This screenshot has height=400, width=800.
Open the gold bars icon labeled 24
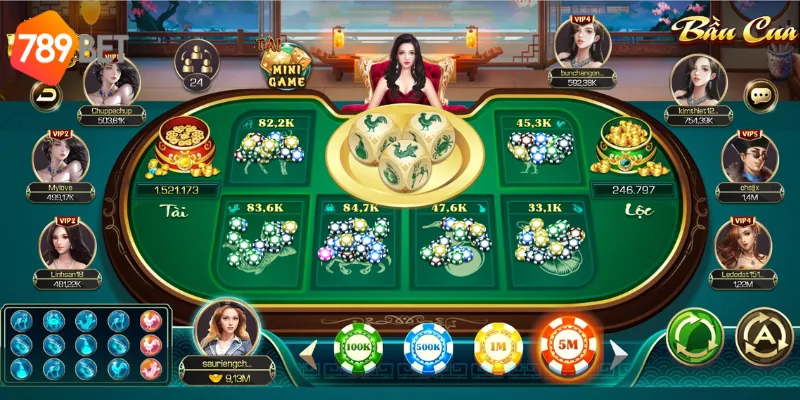pos(196,62)
